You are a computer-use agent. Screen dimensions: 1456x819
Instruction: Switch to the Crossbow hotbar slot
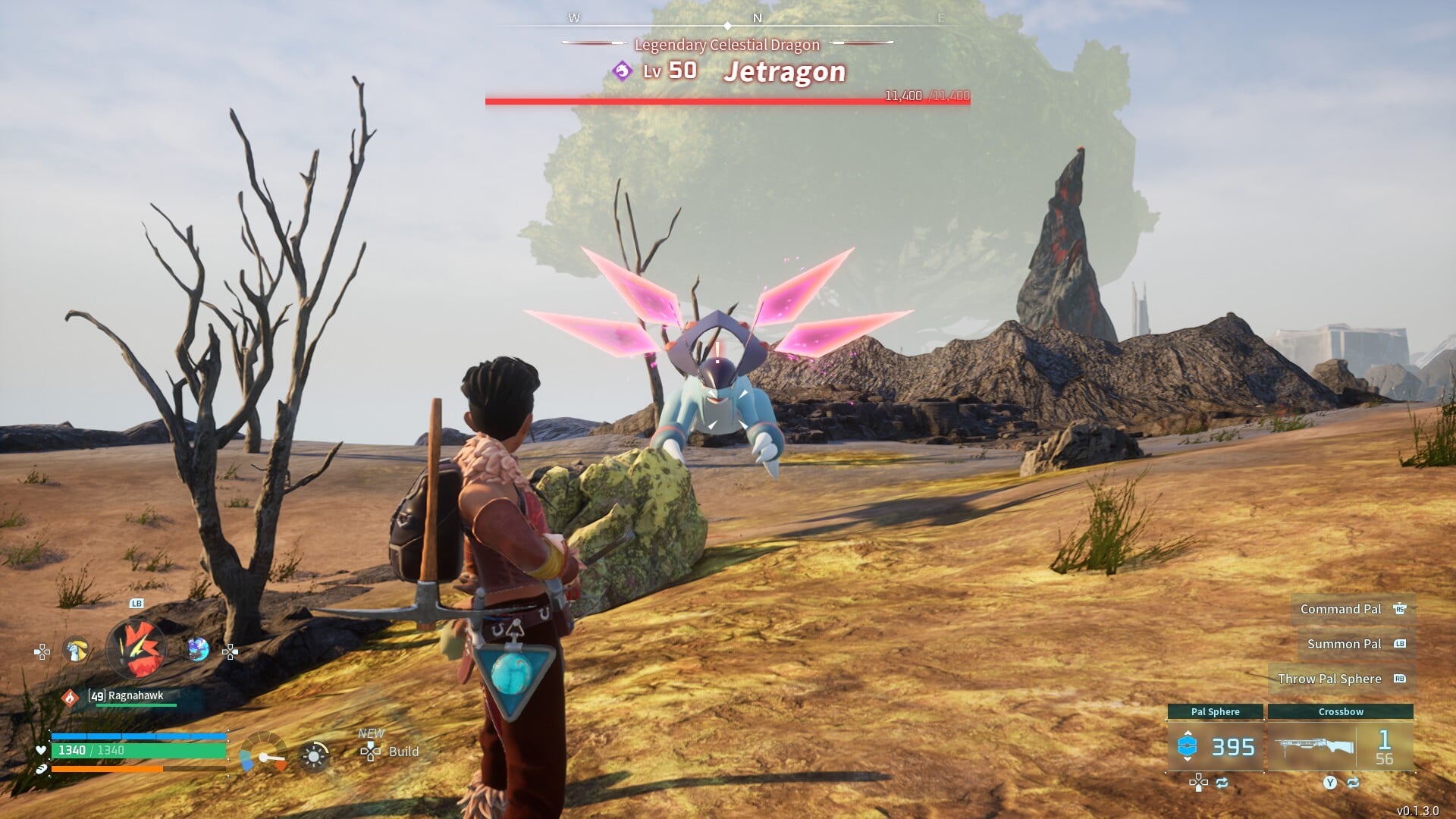[x=1341, y=711]
